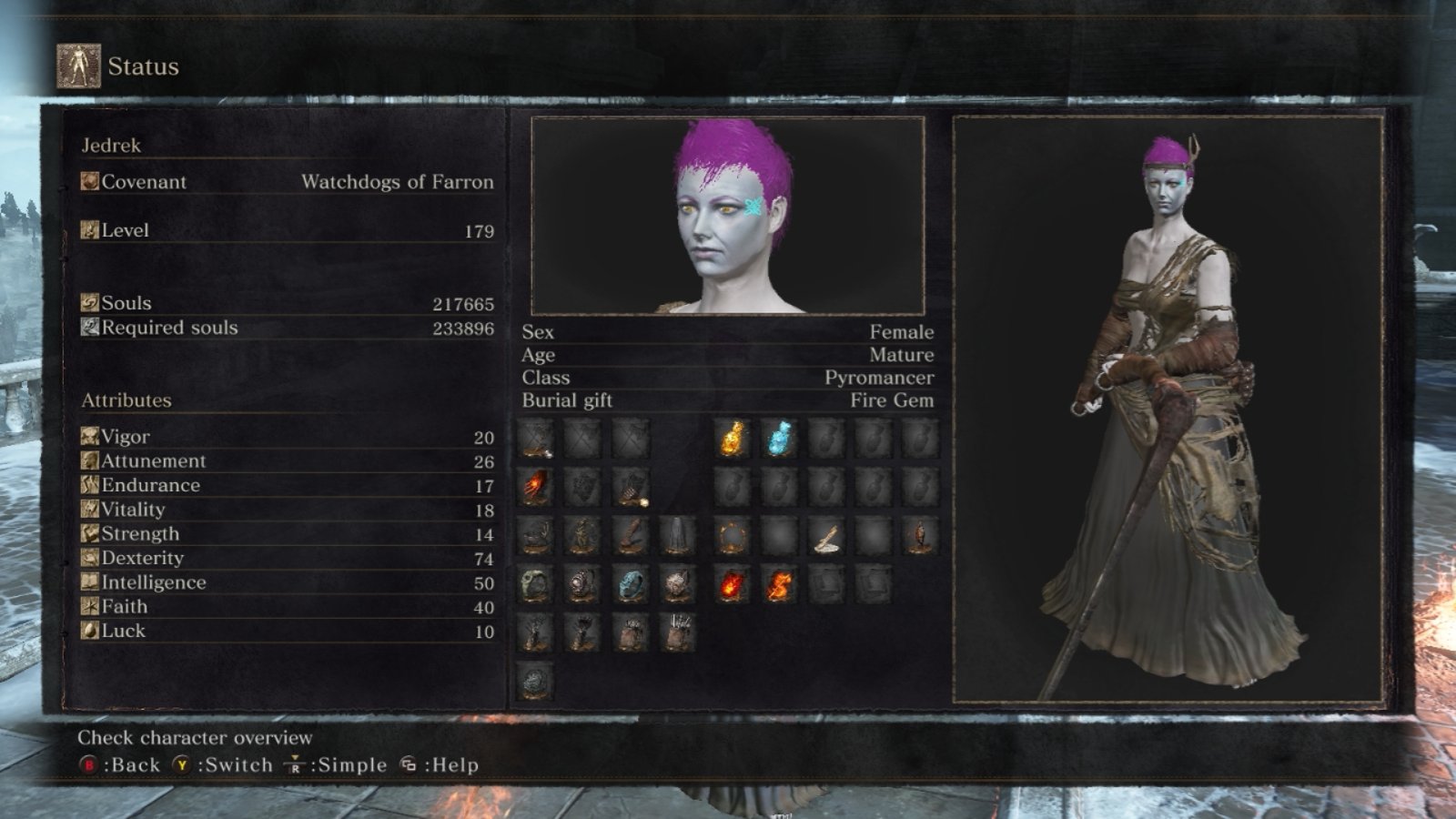Image resolution: width=1456 pixels, height=819 pixels.
Task: Select the orange Estus Flask slot
Action: pyautogui.click(x=733, y=439)
